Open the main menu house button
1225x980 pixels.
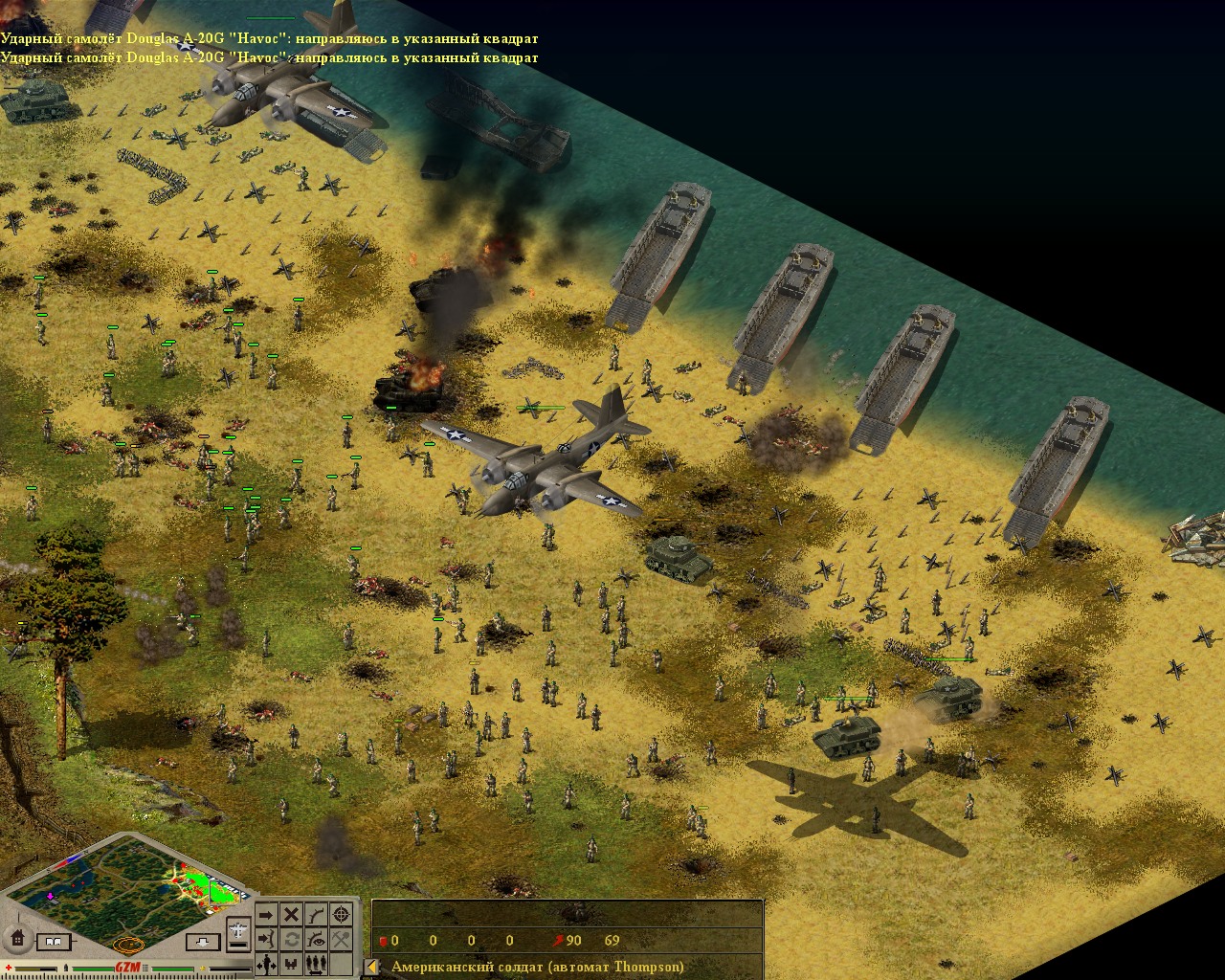[x=16, y=937]
